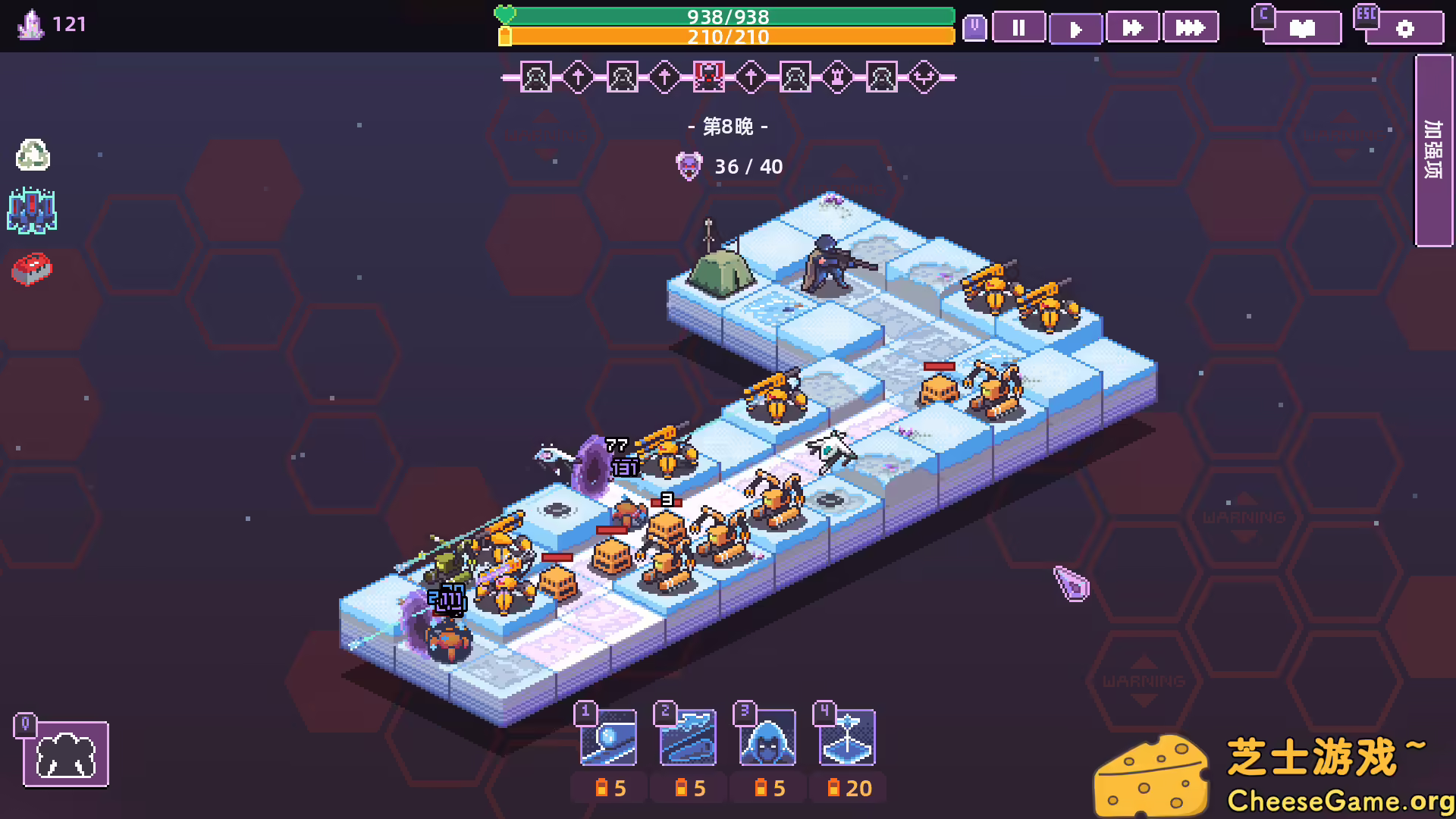Viewport: 1456px width, 819px height.
Task: Select the hooded figure ability card
Action: [767, 738]
